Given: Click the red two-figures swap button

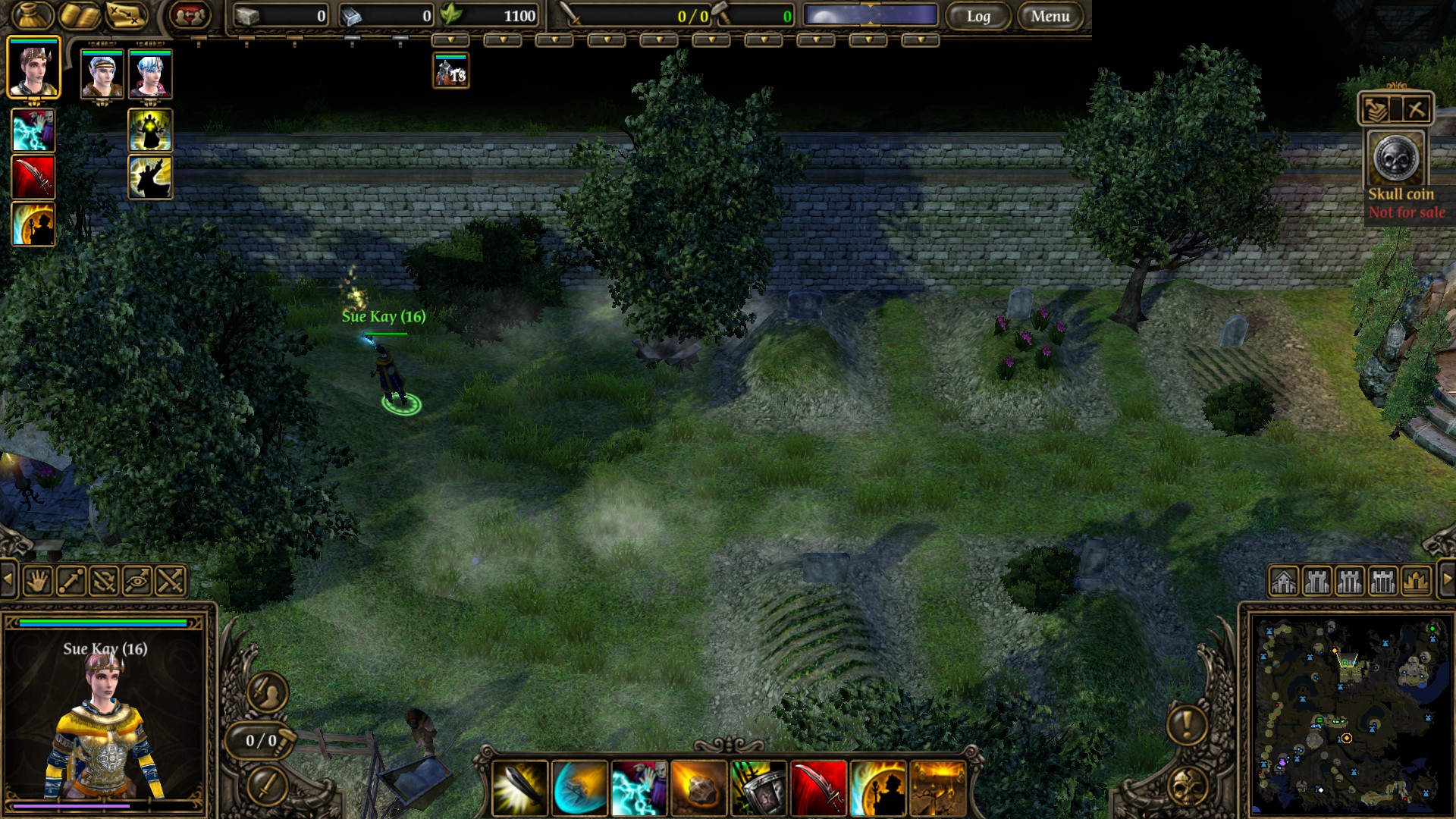Looking at the screenshot, I should click(190, 15).
